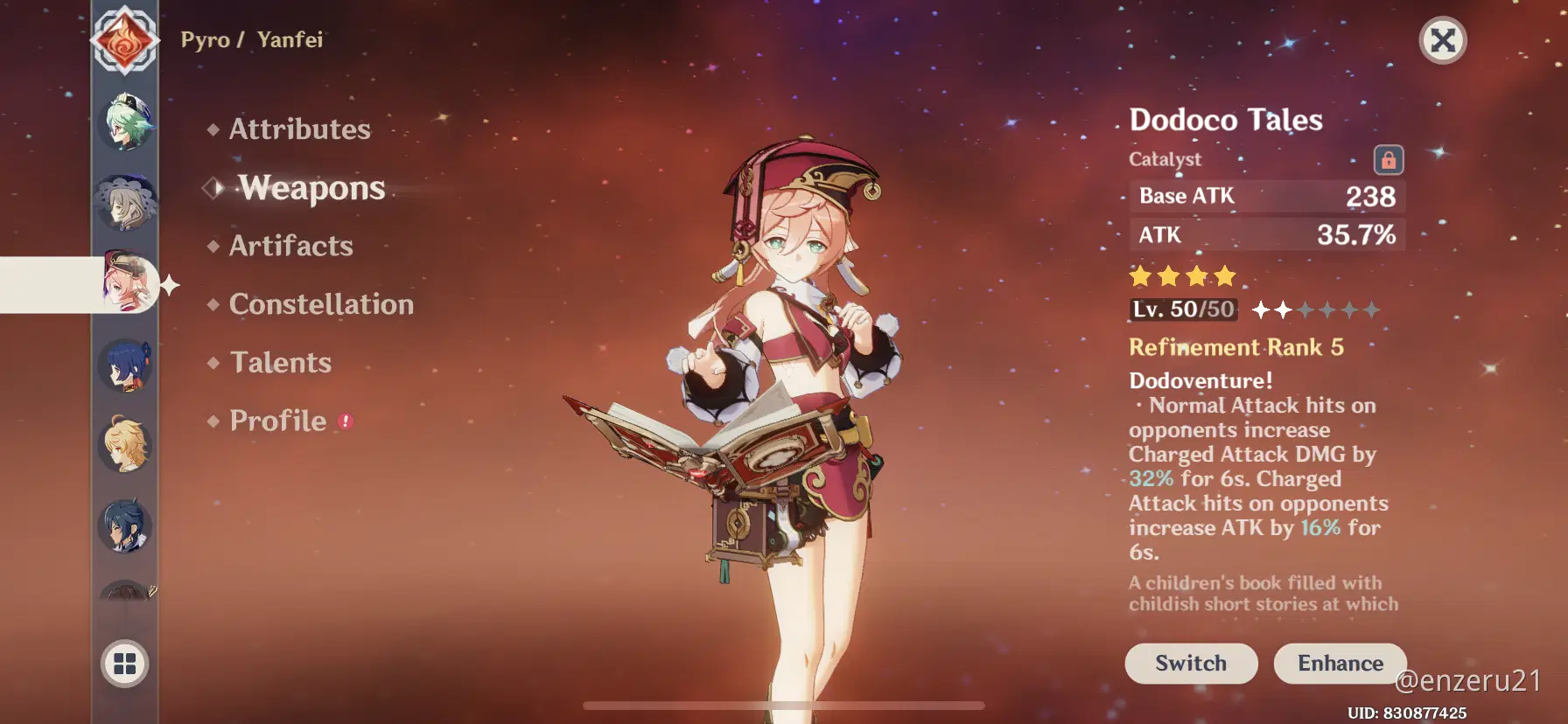This screenshot has height=724, width=1568.
Task: Switch to the blonde Traveler portrait
Action: (x=126, y=445)
